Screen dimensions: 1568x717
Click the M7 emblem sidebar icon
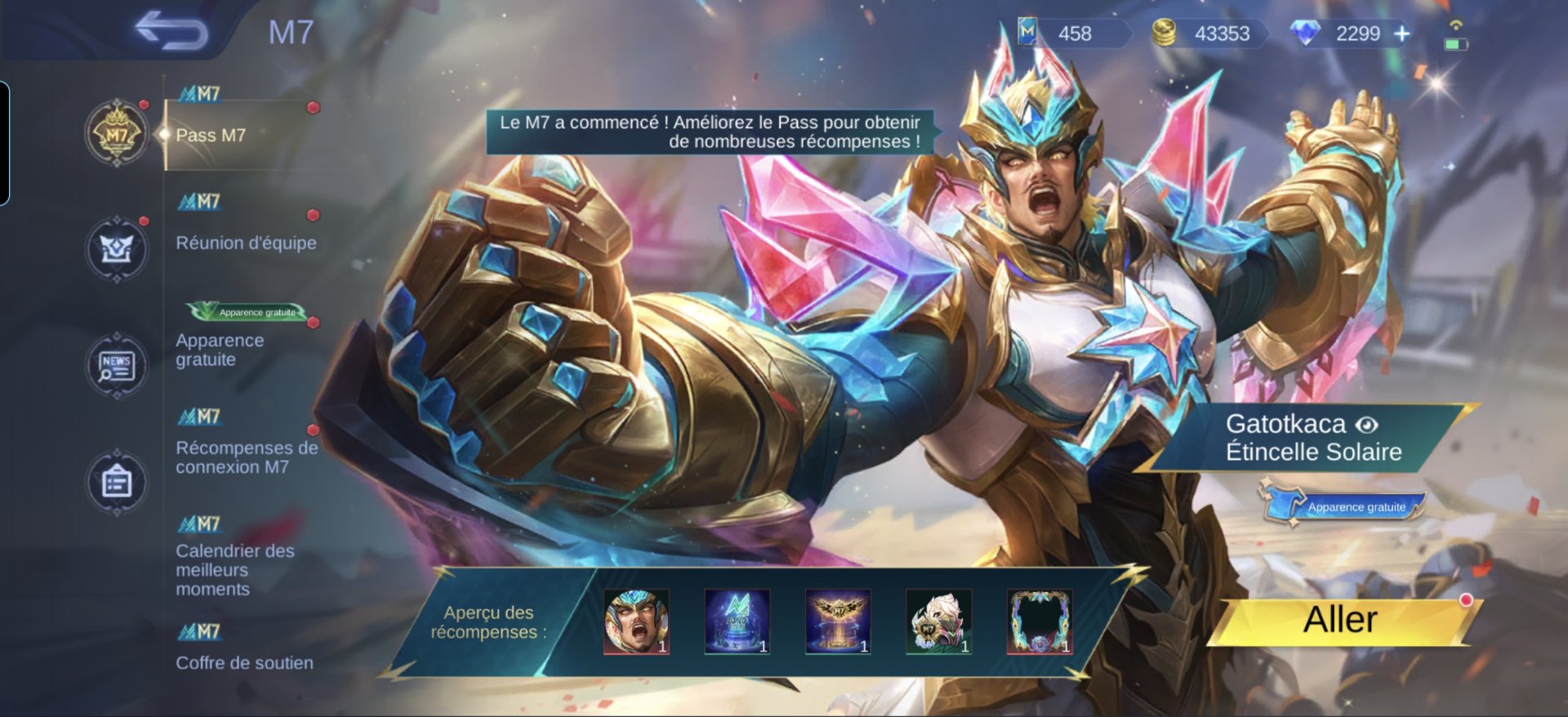coord(117,133)
